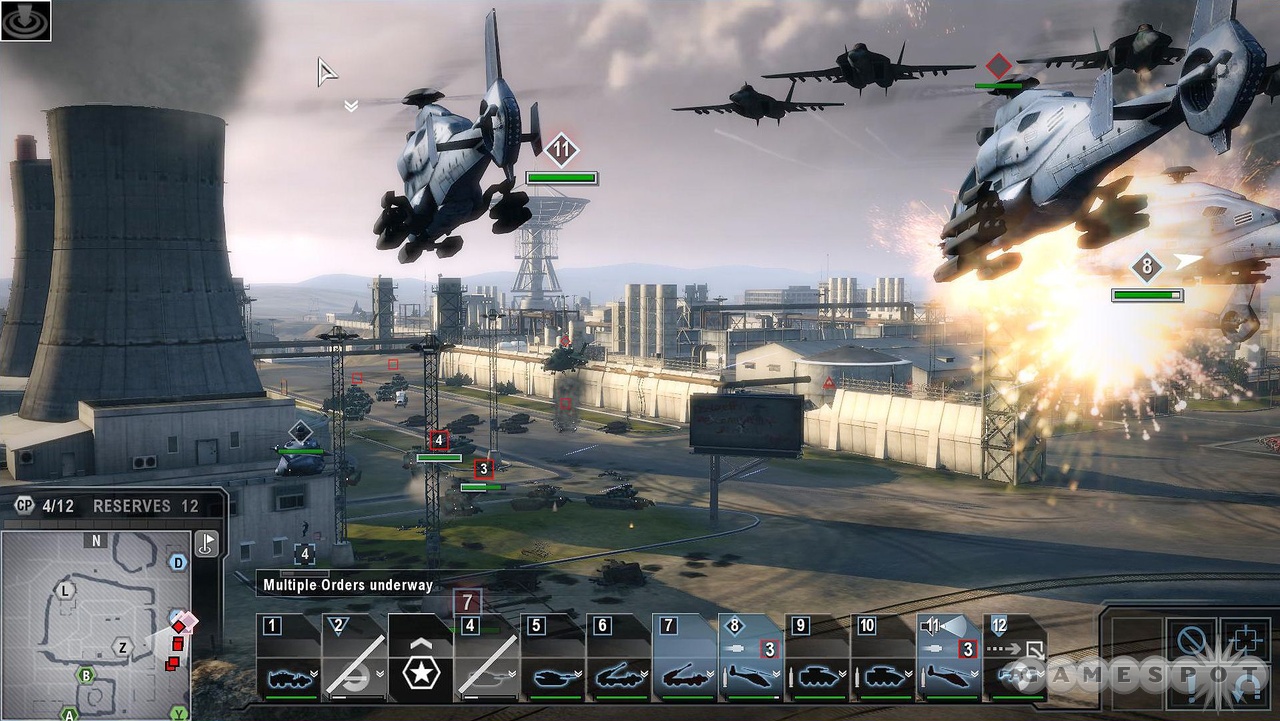1280x721 pixels.
Task: Select the highlighted artillery unit slot 7
Action: coord(684,658)
